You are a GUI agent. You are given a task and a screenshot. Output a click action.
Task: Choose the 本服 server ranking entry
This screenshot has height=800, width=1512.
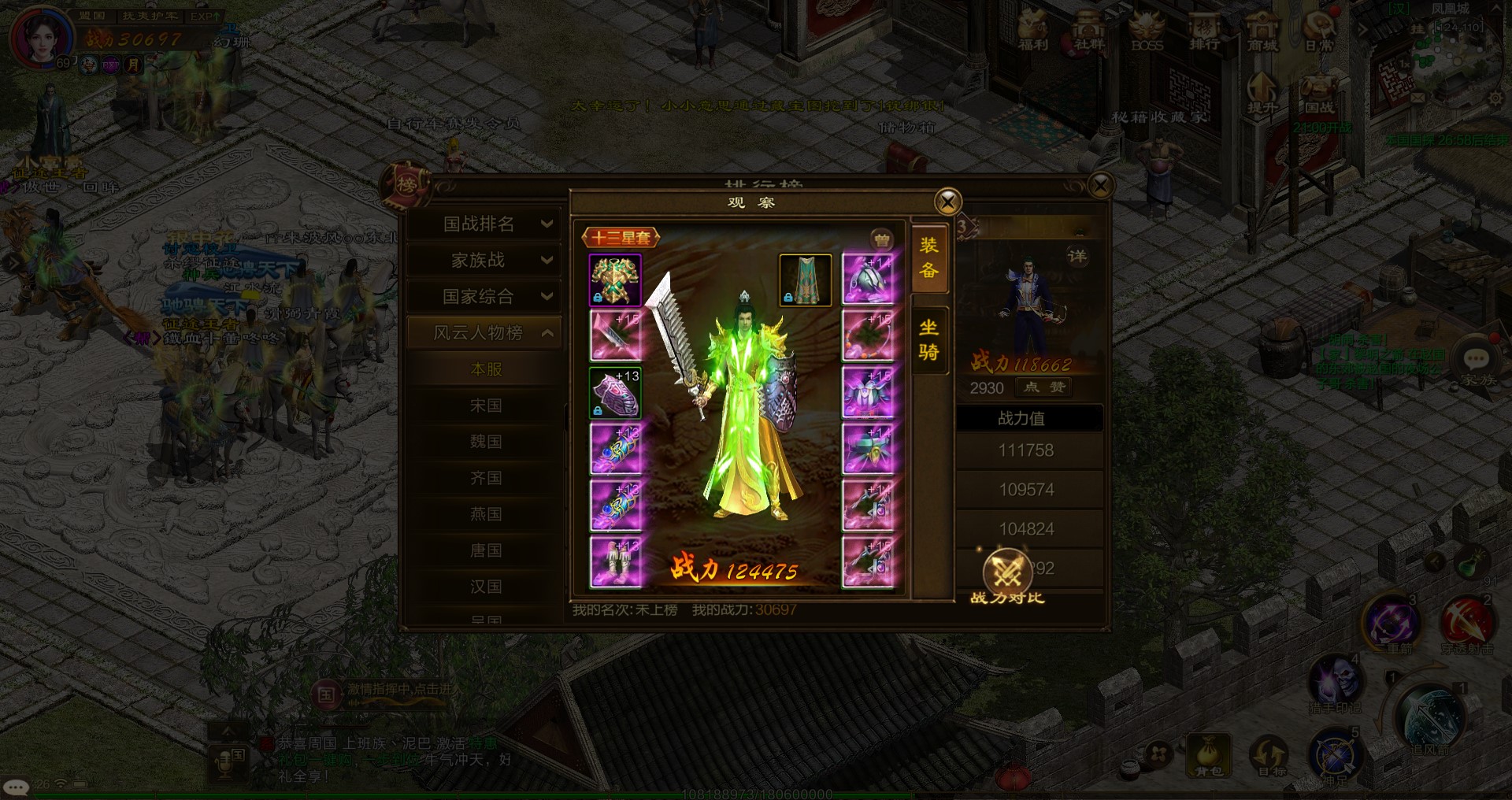click(486, 369)
